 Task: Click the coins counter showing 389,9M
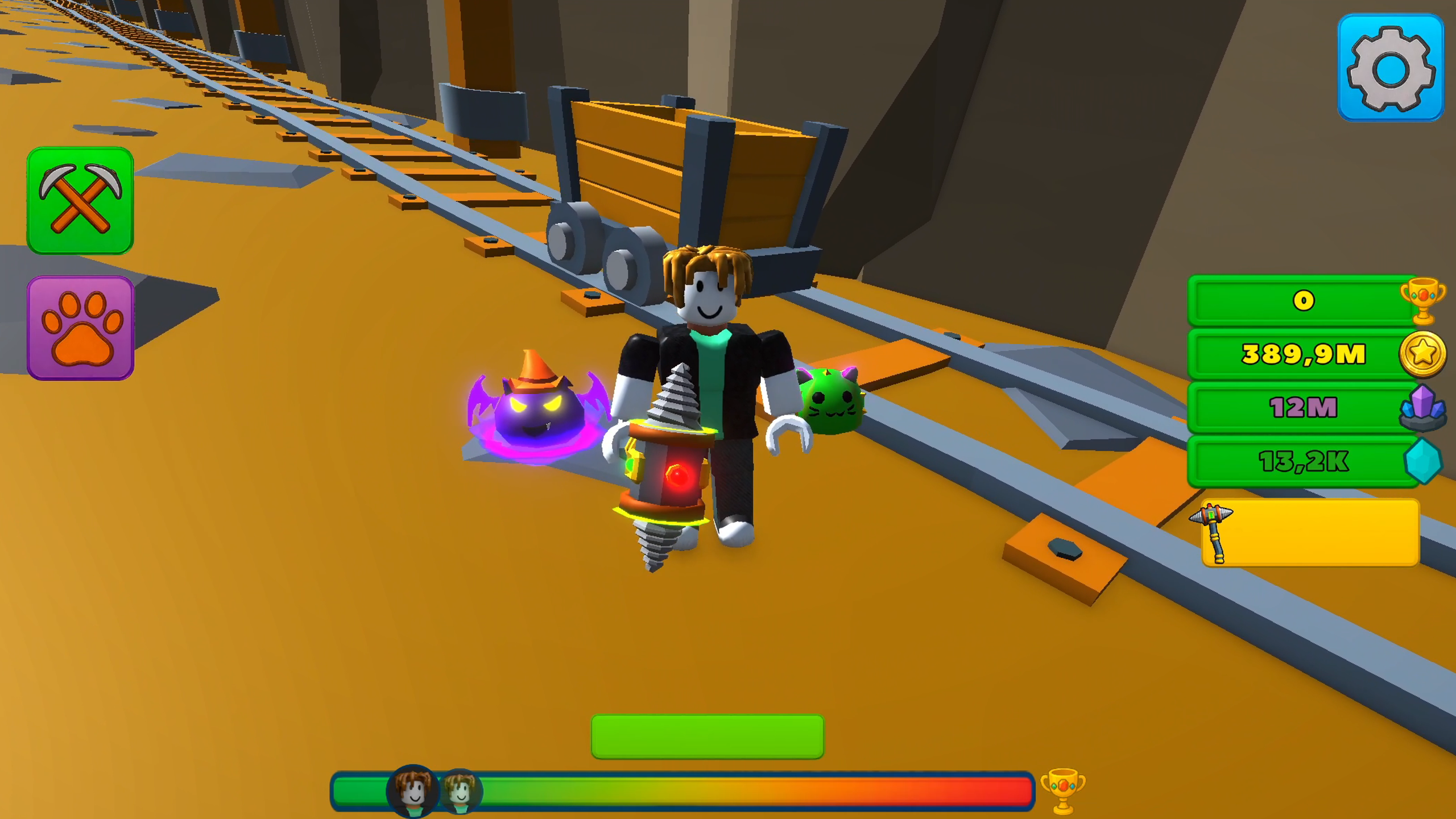point(1302,354)
